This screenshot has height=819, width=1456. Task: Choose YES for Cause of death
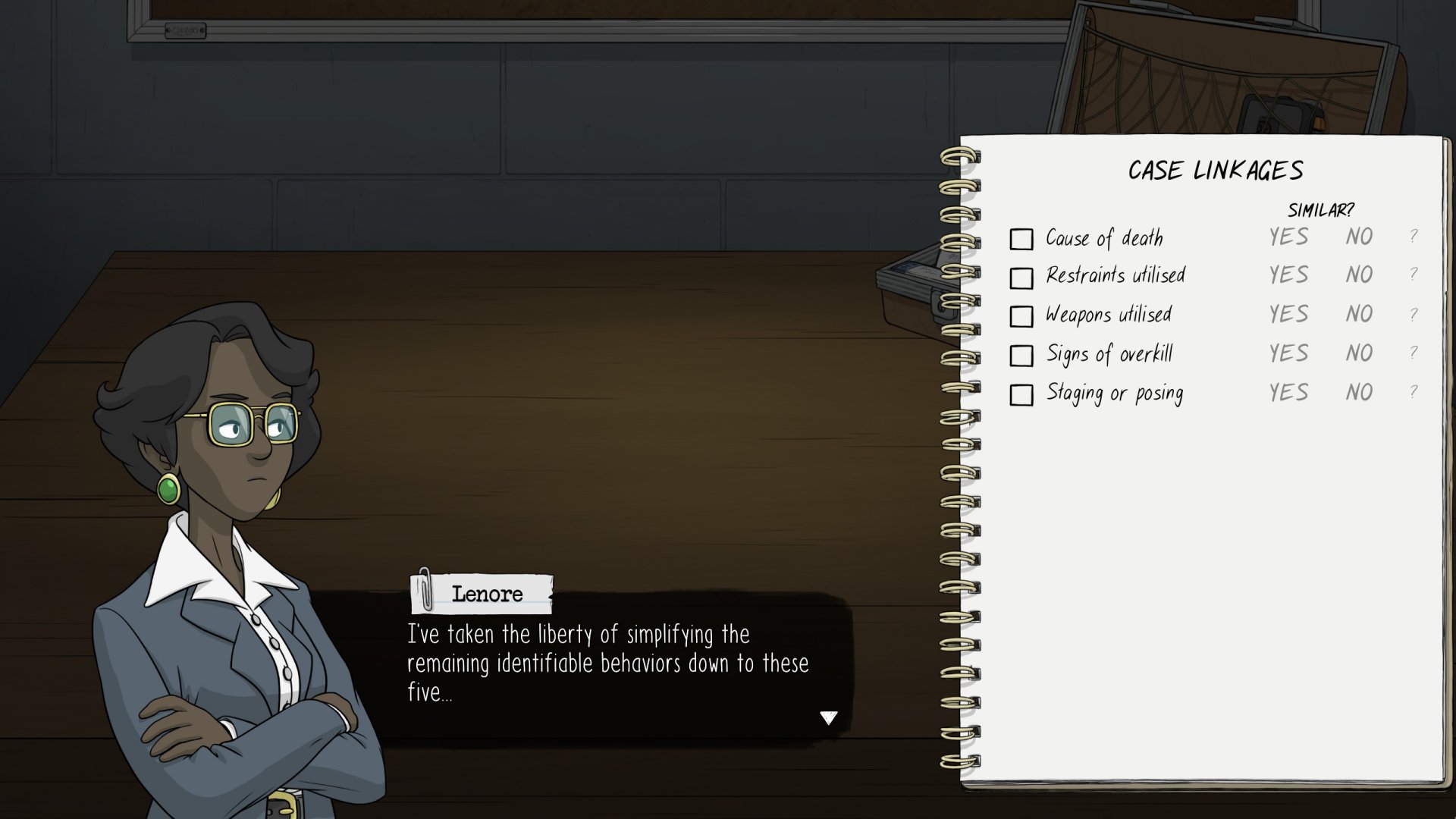click(1288, 237)
